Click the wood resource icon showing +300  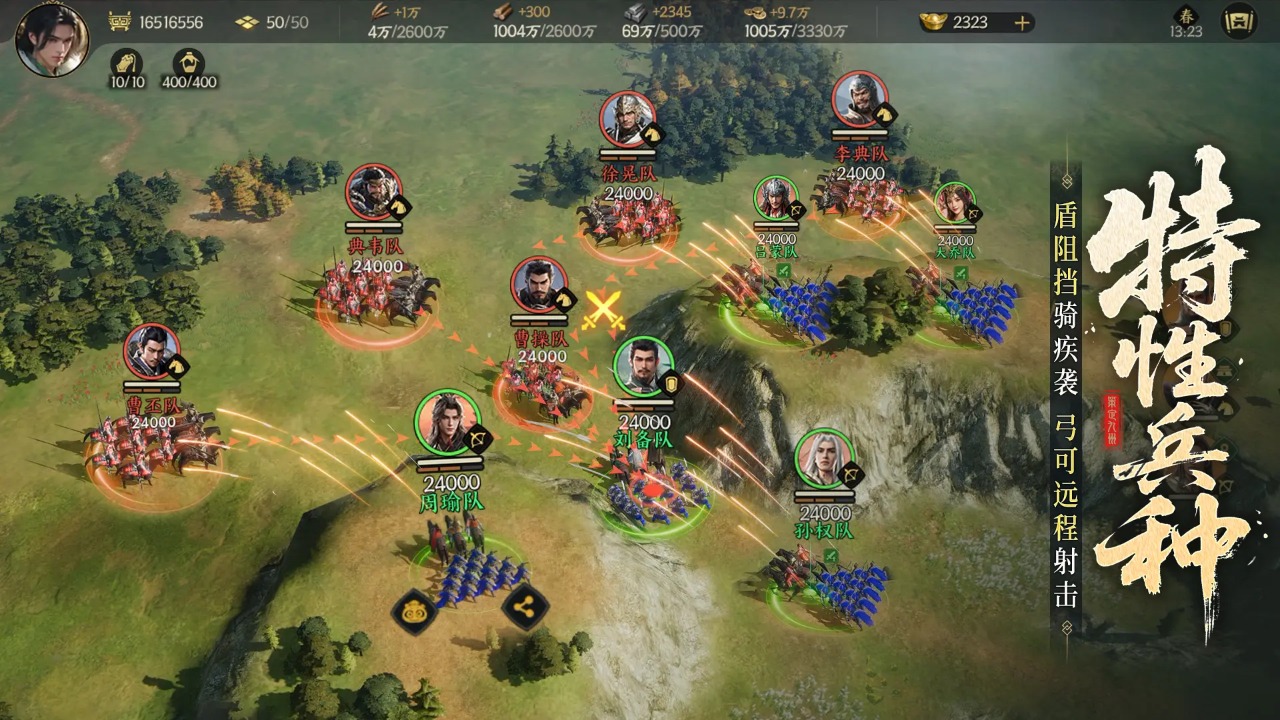coord(500,13)
